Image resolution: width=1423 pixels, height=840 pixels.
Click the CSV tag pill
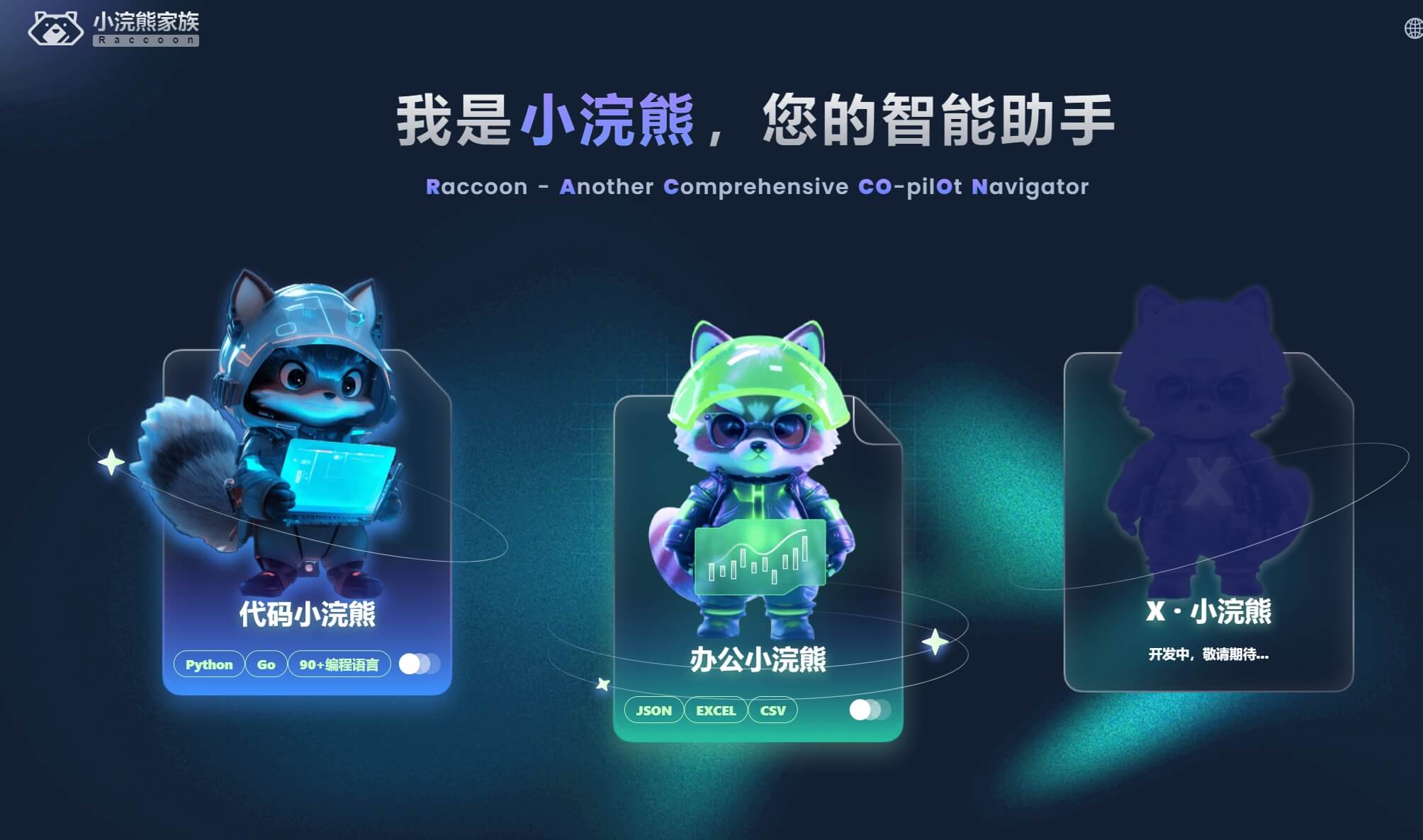coord(772,710)
